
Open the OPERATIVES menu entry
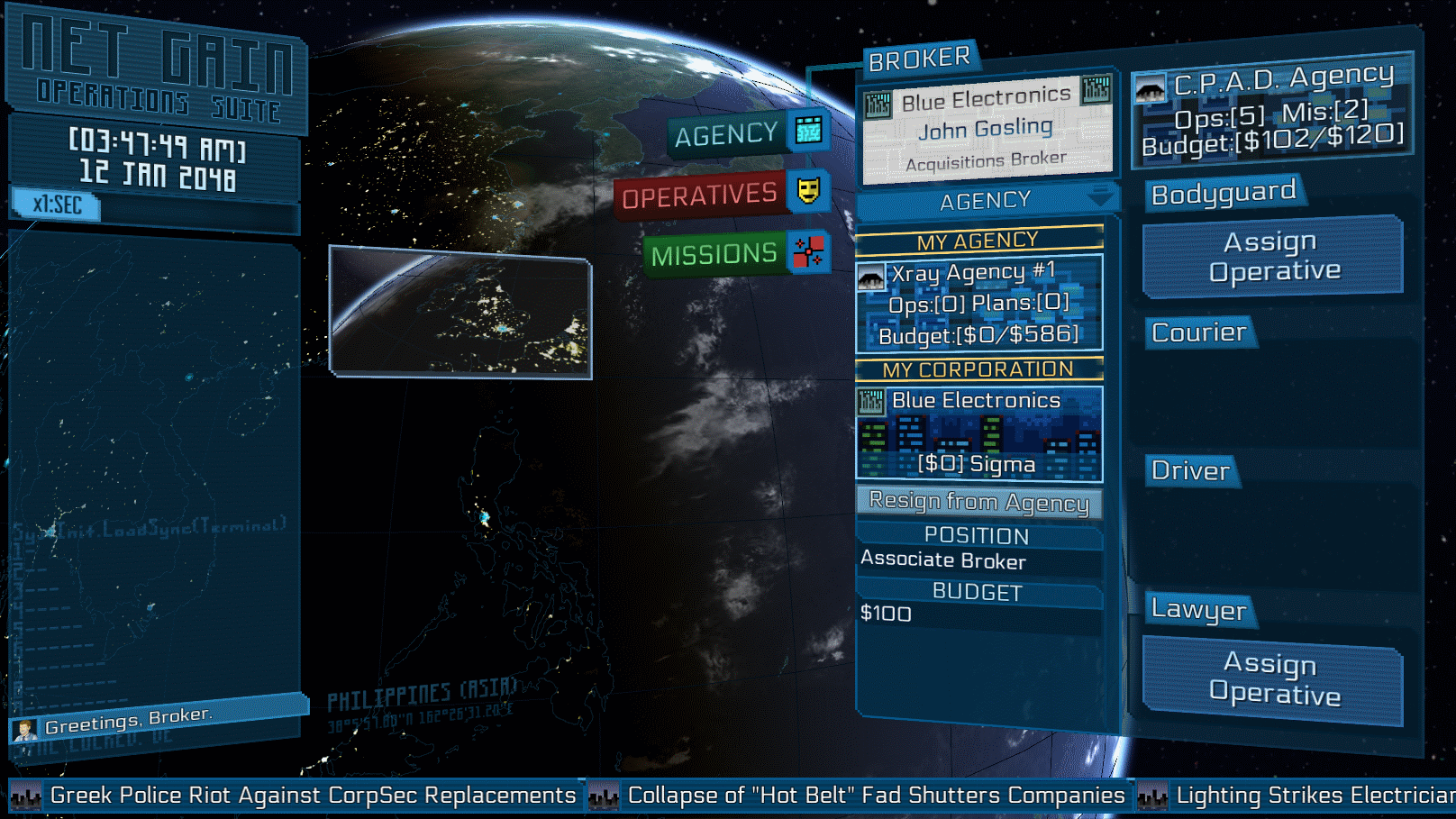(x=721, y=195)
